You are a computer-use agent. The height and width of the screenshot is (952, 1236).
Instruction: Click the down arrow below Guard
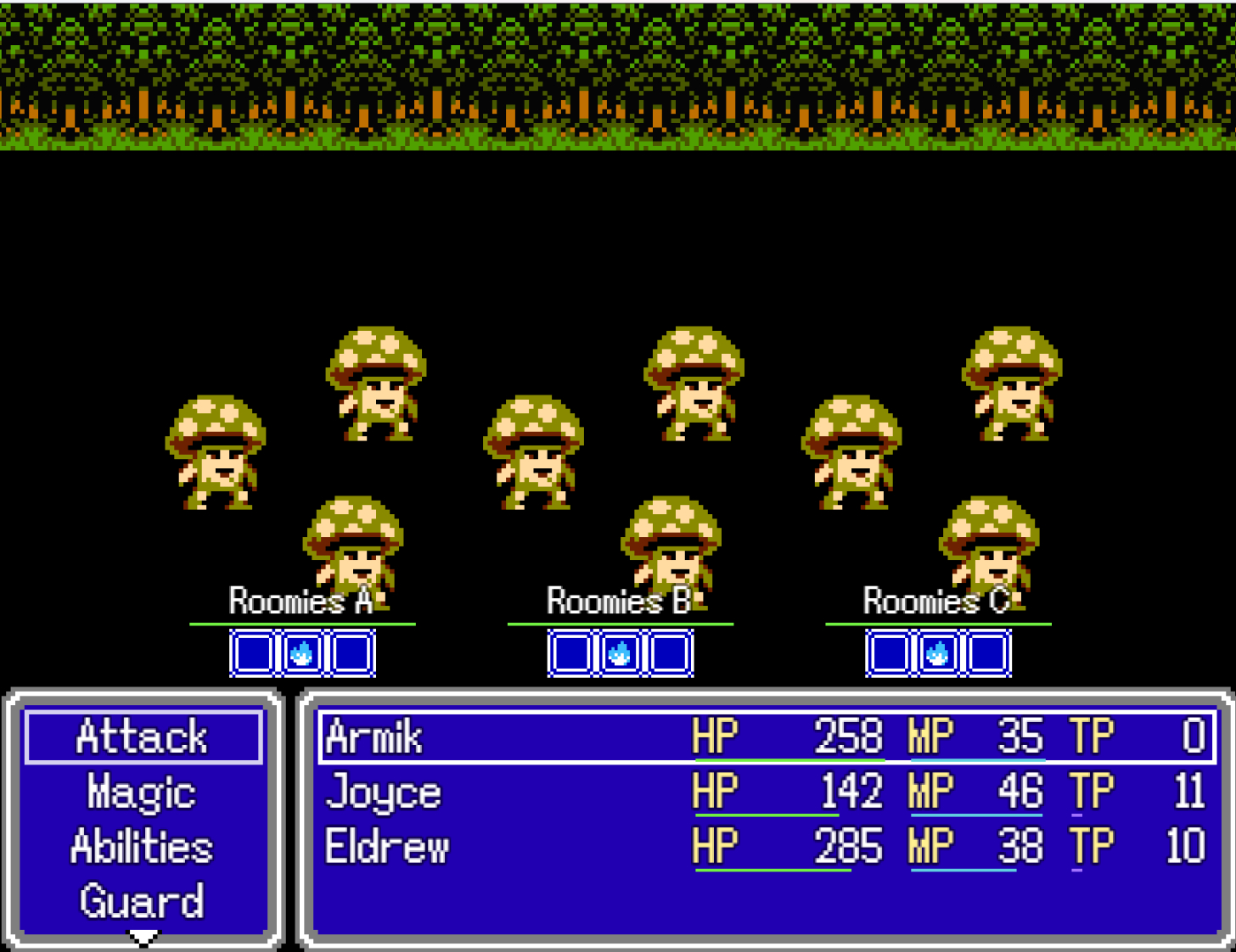[143, 938]
